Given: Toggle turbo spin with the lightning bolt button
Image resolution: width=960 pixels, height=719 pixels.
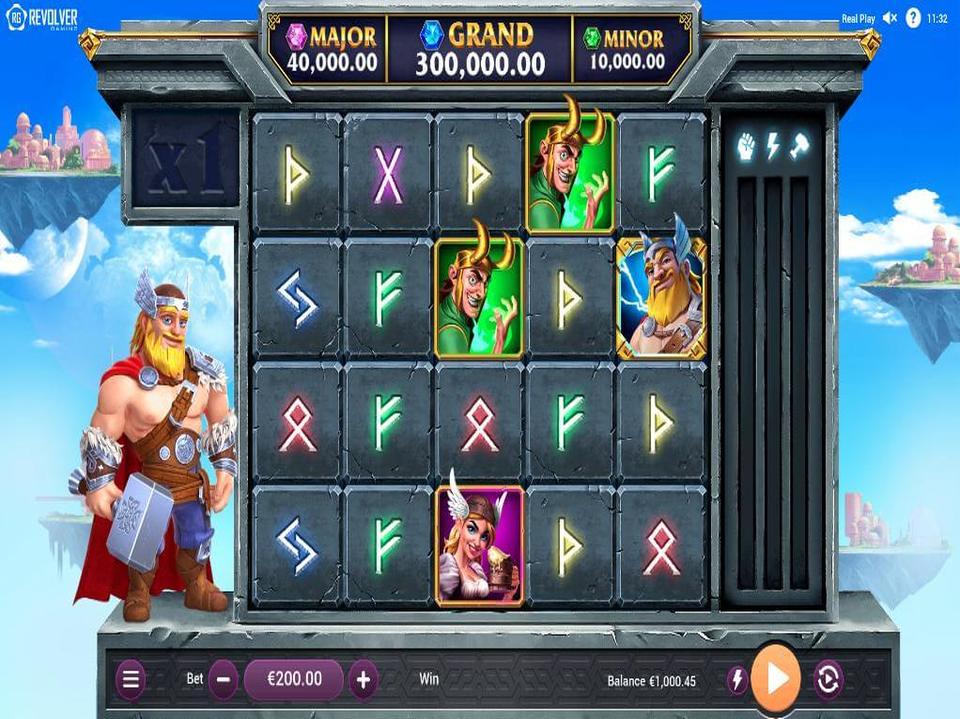Looking at the screenshot, I should tap(737, 680).
